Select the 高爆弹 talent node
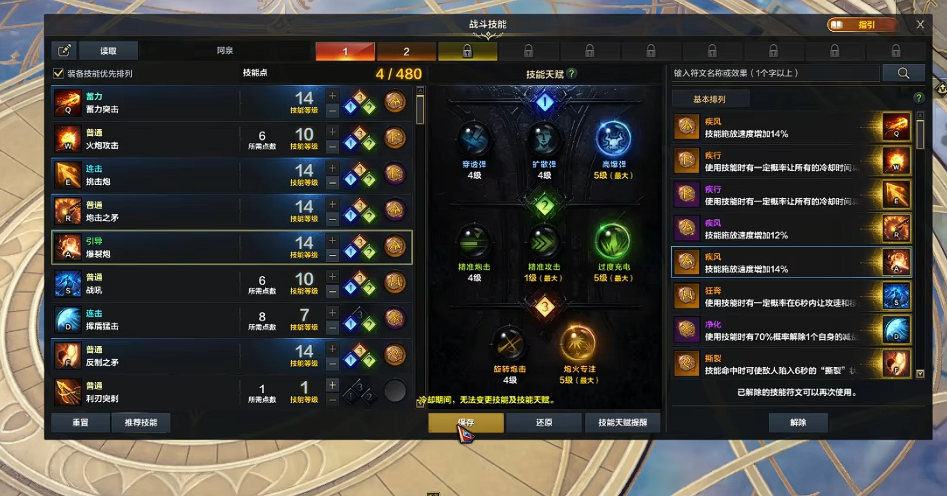Viewport: 947px width, 496px height. click(614, 141)
